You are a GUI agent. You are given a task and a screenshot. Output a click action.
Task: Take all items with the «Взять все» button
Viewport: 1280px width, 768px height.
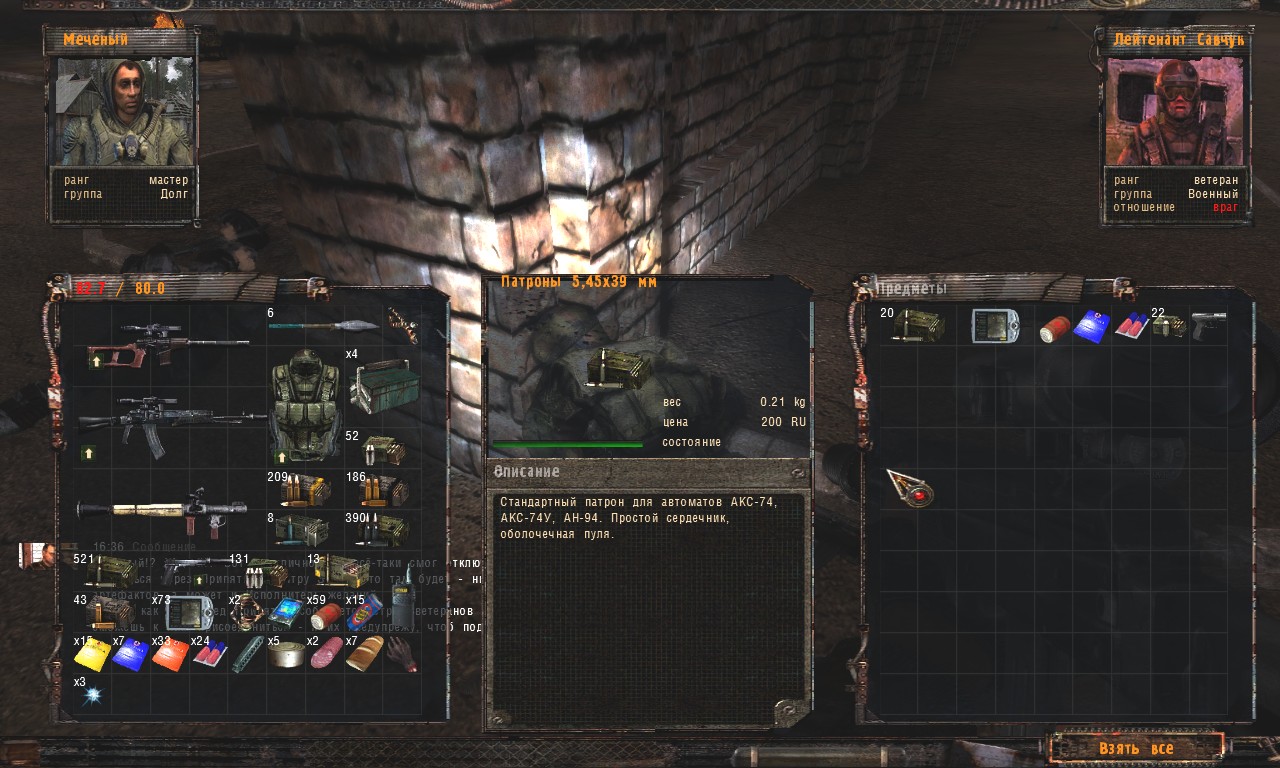[1135, 748]
